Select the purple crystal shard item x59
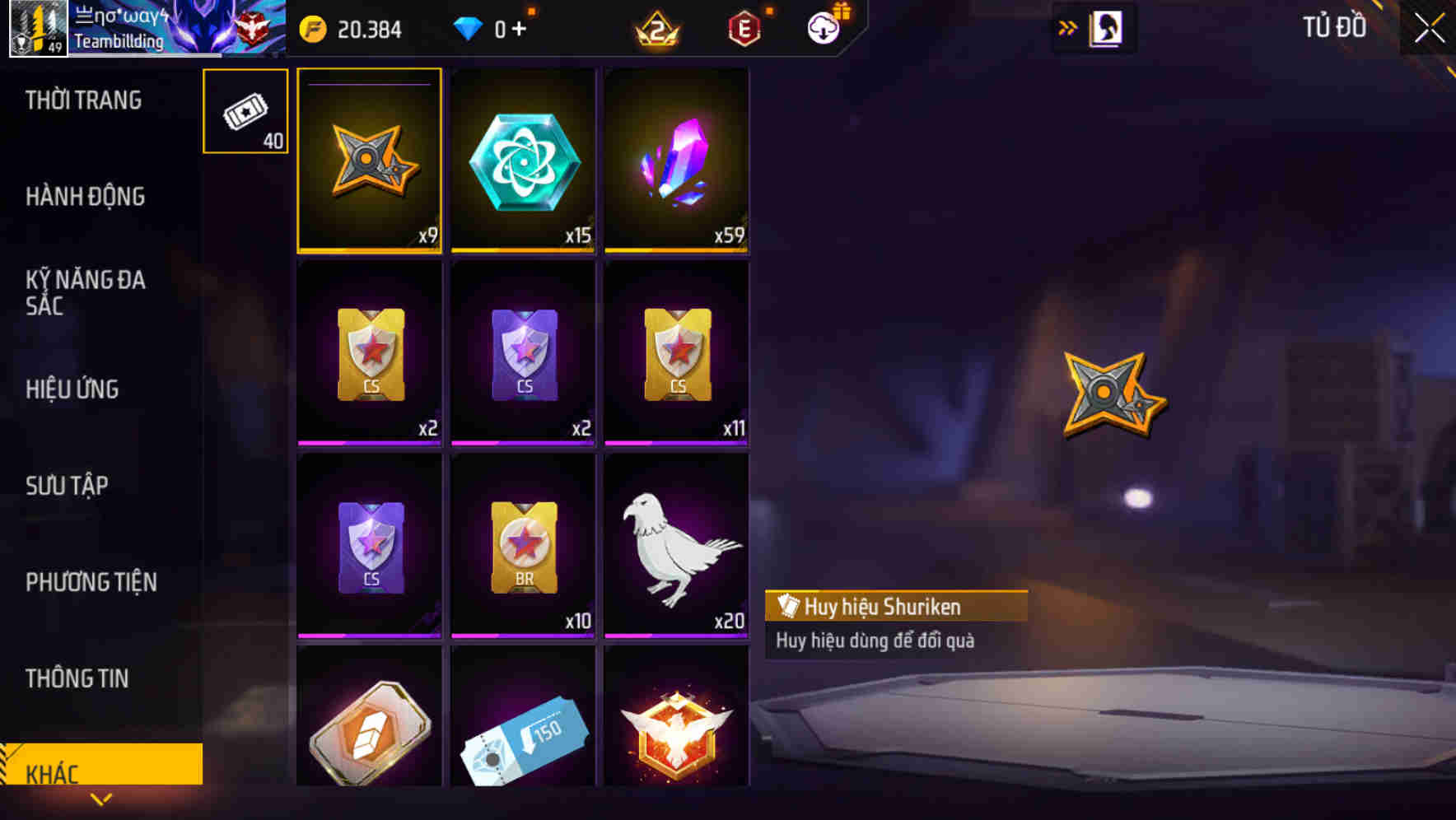1456x820 pixels. click(676, 161)
